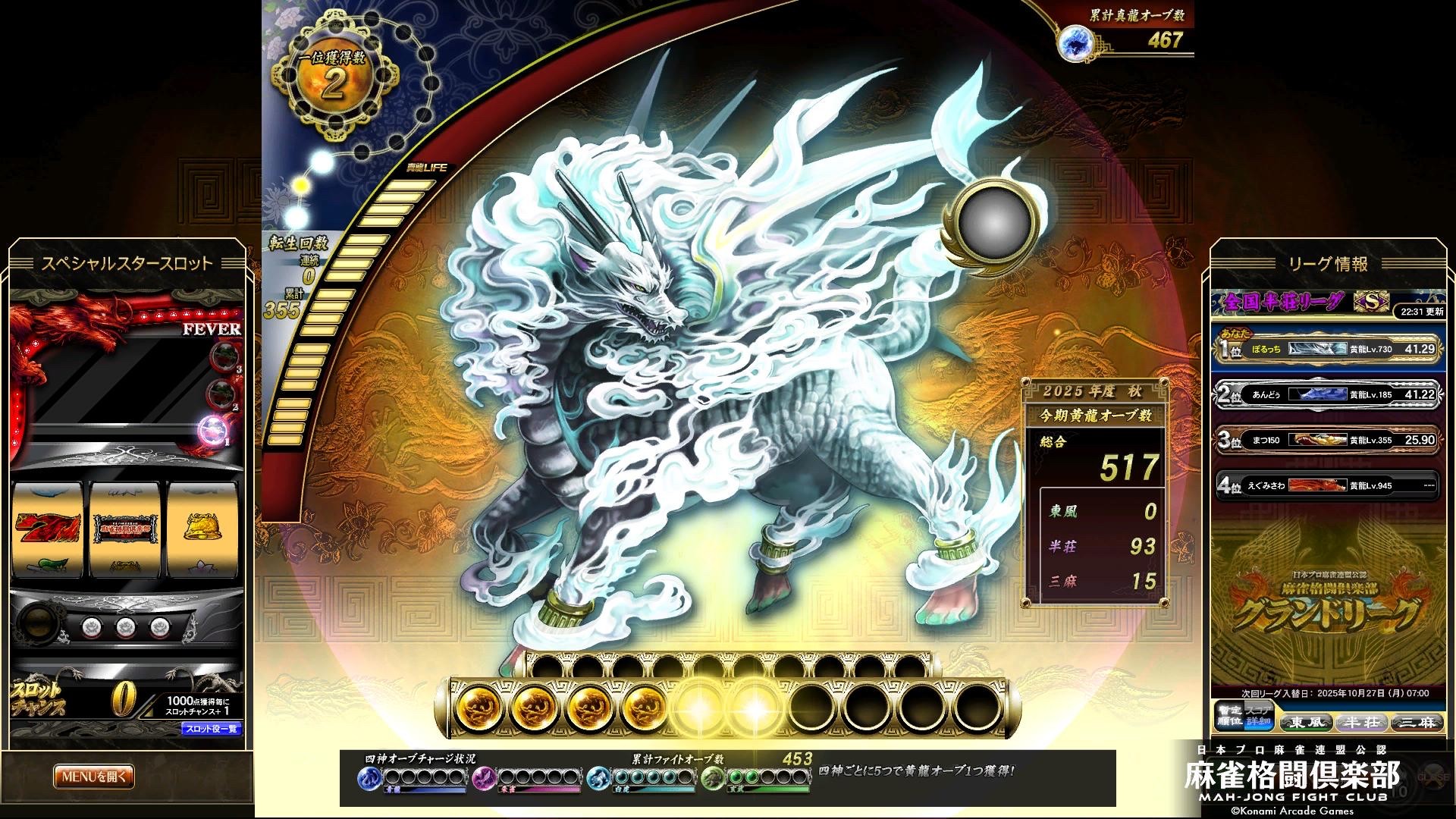Select fourth-place player えぐみさわ league row
1456x819 pixels.
1326,485
